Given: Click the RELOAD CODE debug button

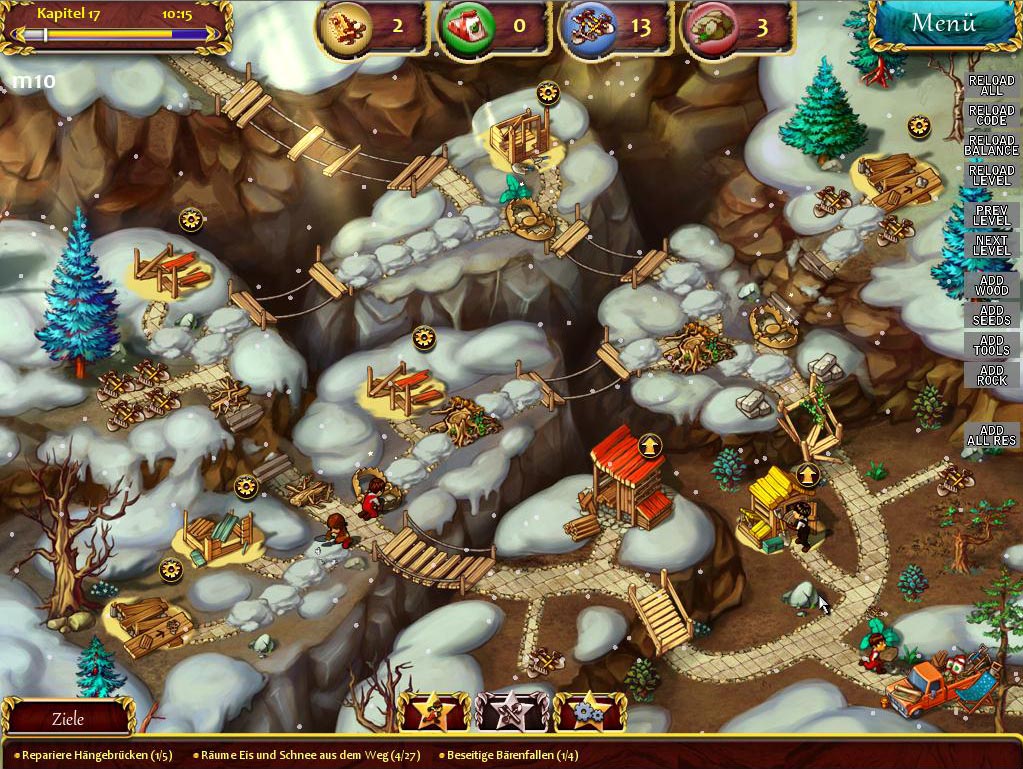Looking at the screenshot, I should [x=991, y=116].
